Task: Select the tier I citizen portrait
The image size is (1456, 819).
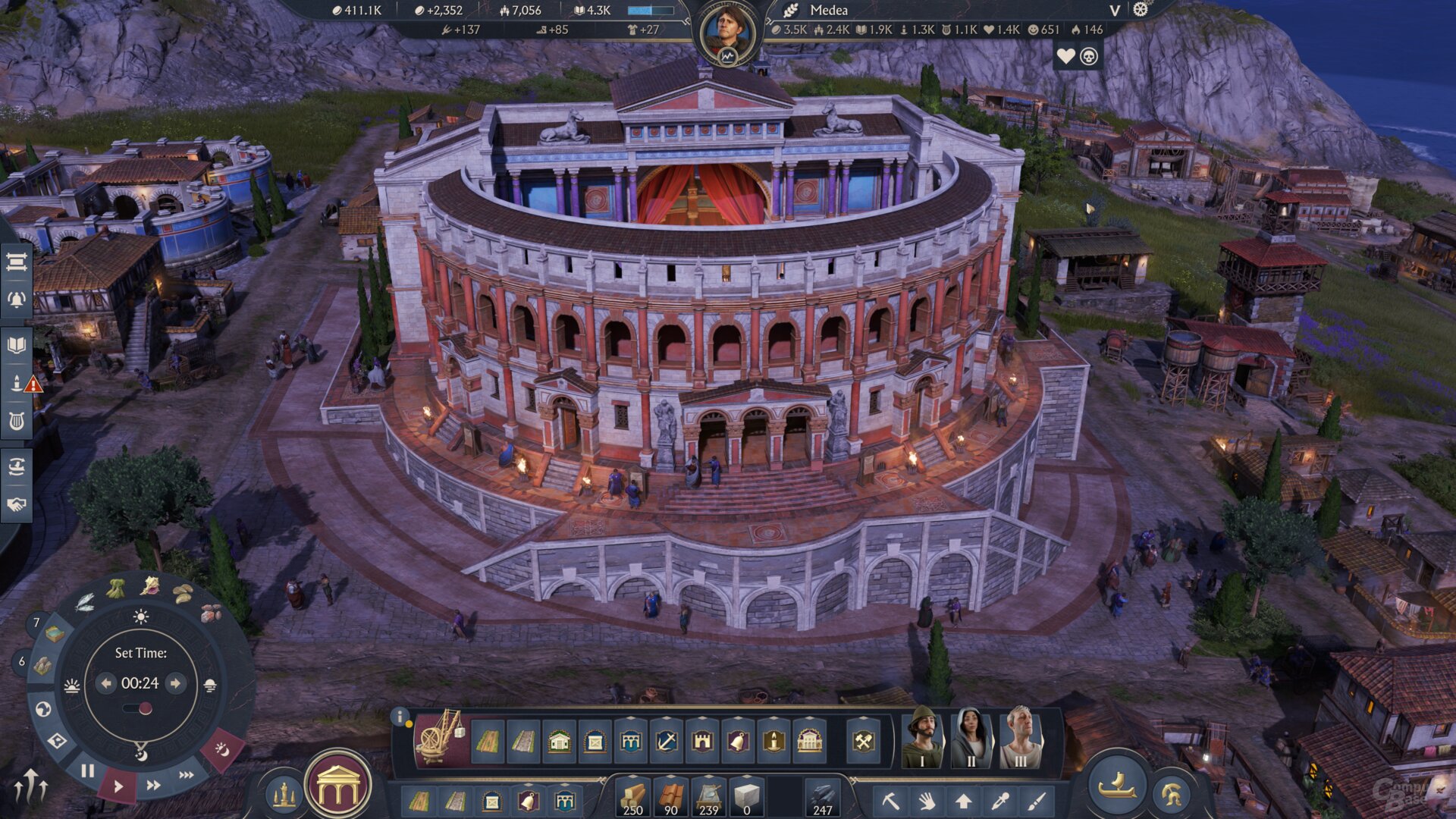Action: tap(922, 737)
